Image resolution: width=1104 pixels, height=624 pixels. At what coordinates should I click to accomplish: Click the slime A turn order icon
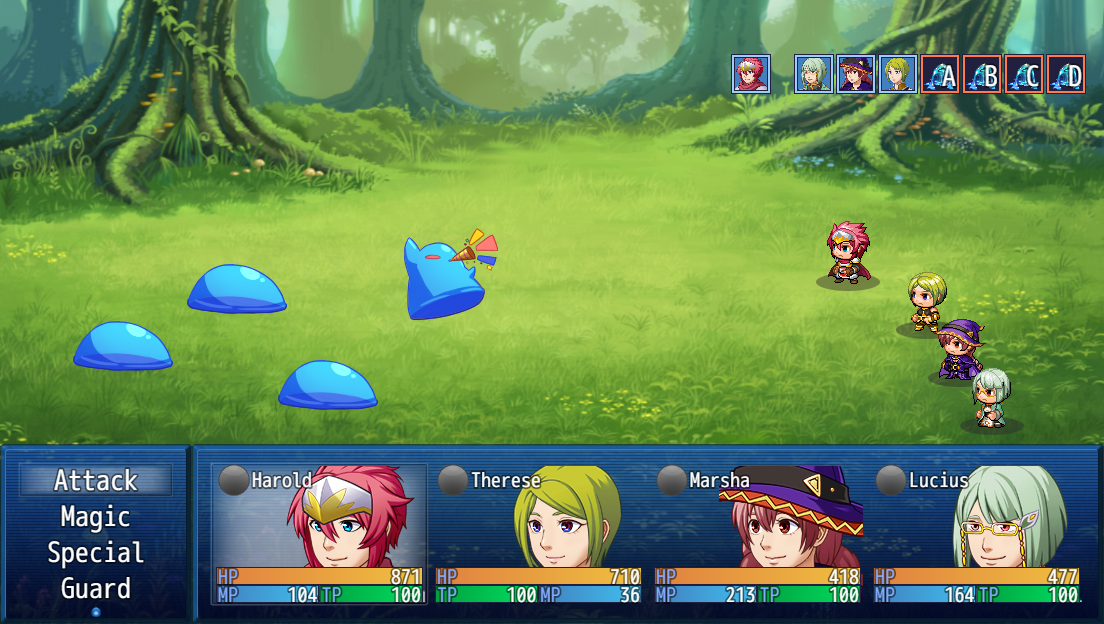pyautogui.click(x=940, y=74)
